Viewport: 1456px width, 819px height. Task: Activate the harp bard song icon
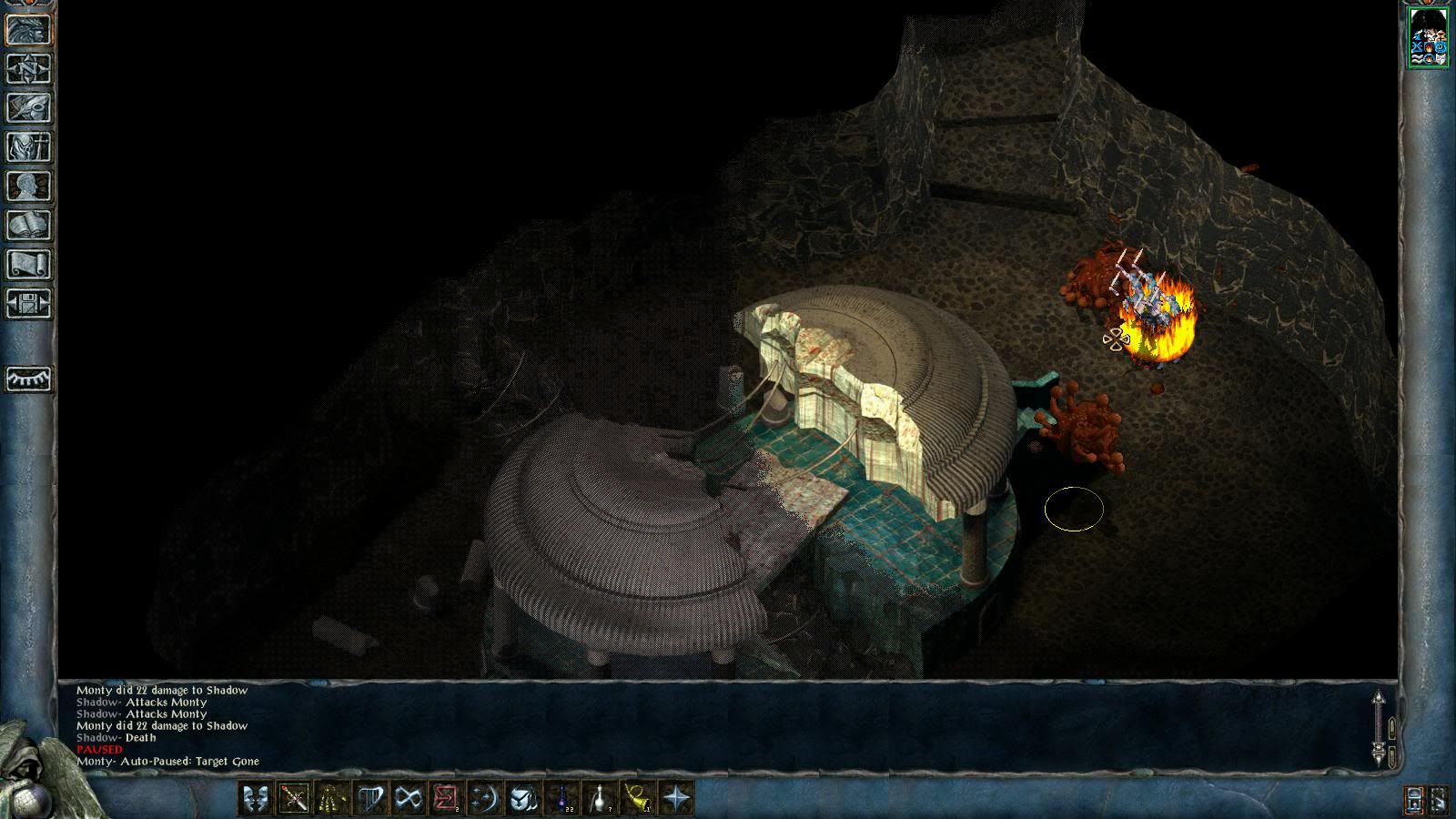click(370, 799)
